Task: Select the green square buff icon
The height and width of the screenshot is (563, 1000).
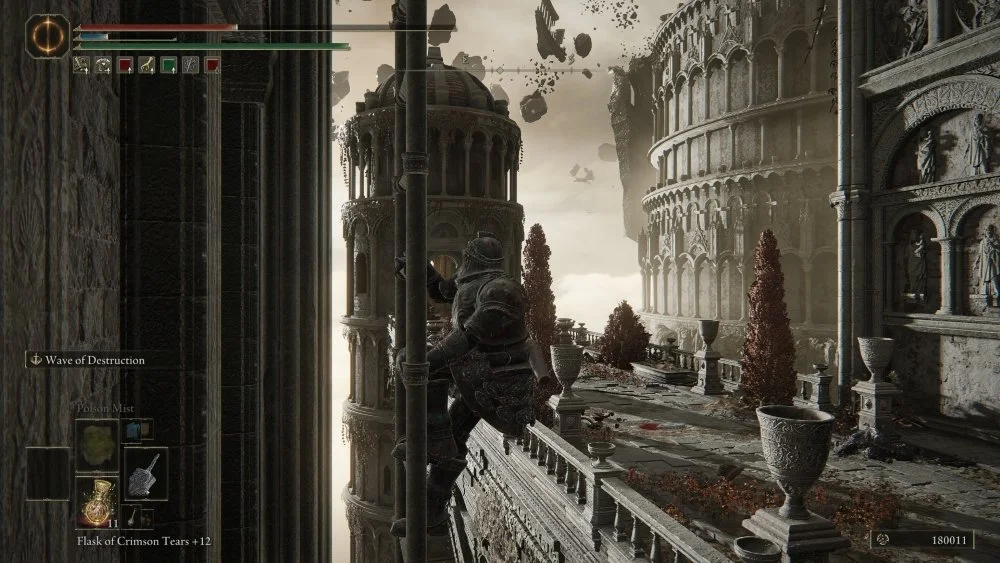Action: [168, 65]
